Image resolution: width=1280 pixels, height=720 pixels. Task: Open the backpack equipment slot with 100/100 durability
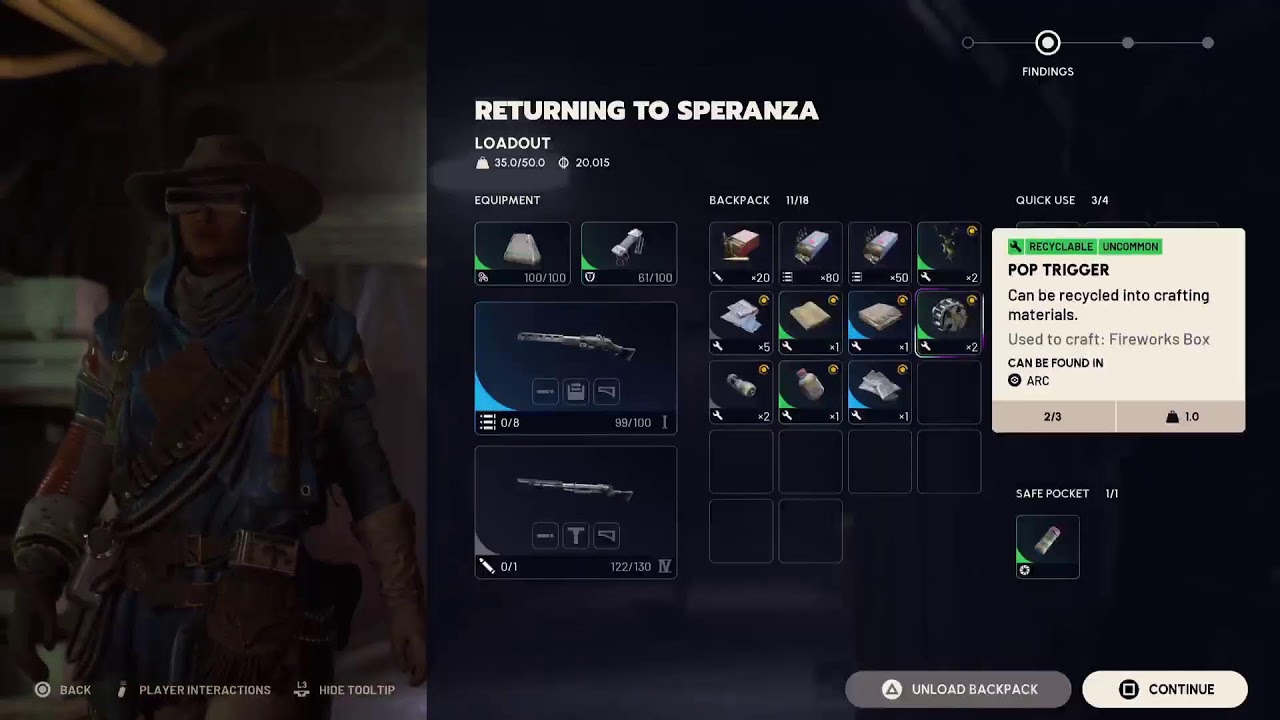click(x=522, y=254)
